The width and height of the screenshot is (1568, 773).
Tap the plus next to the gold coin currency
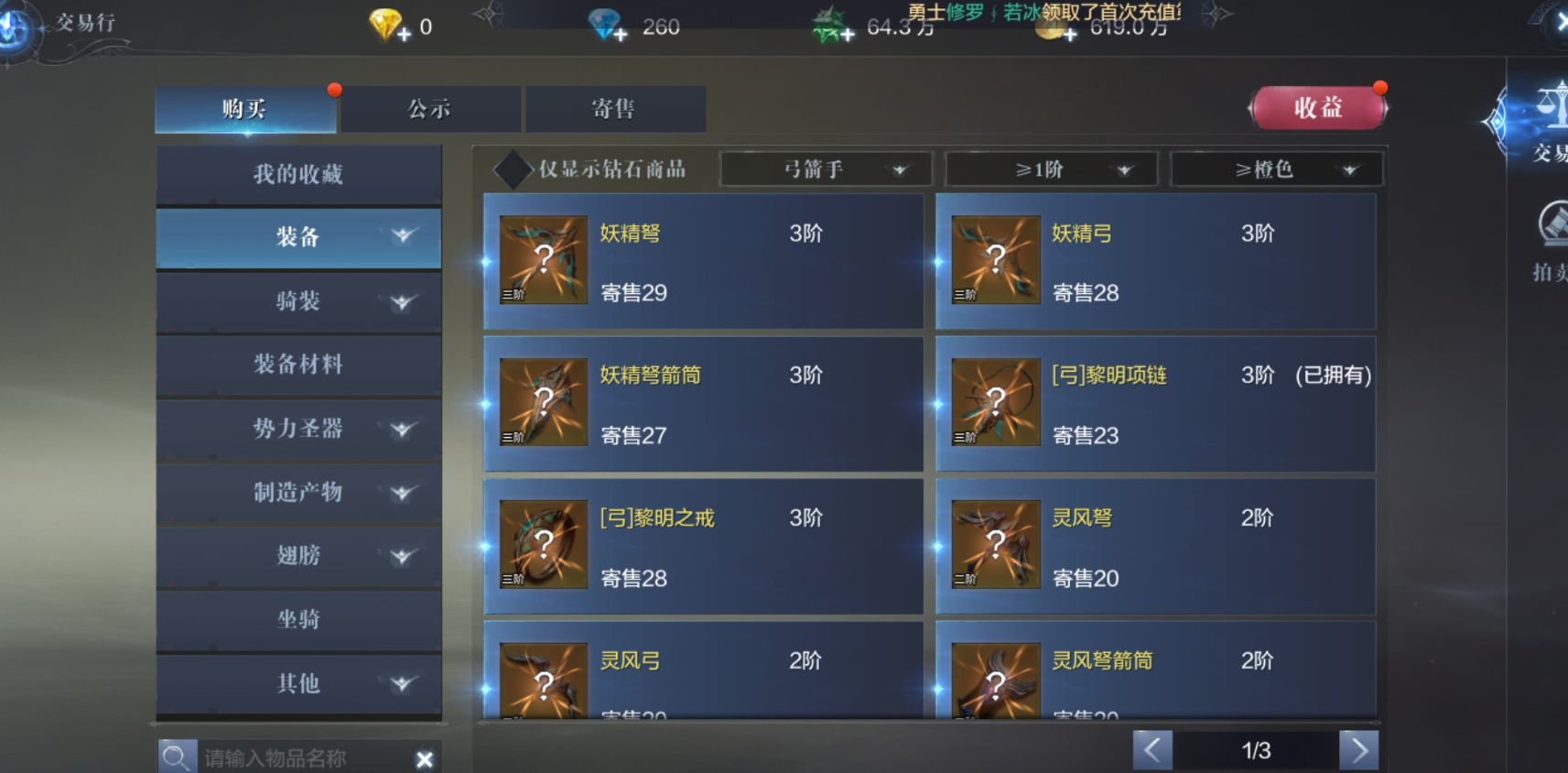(1069, 37)
